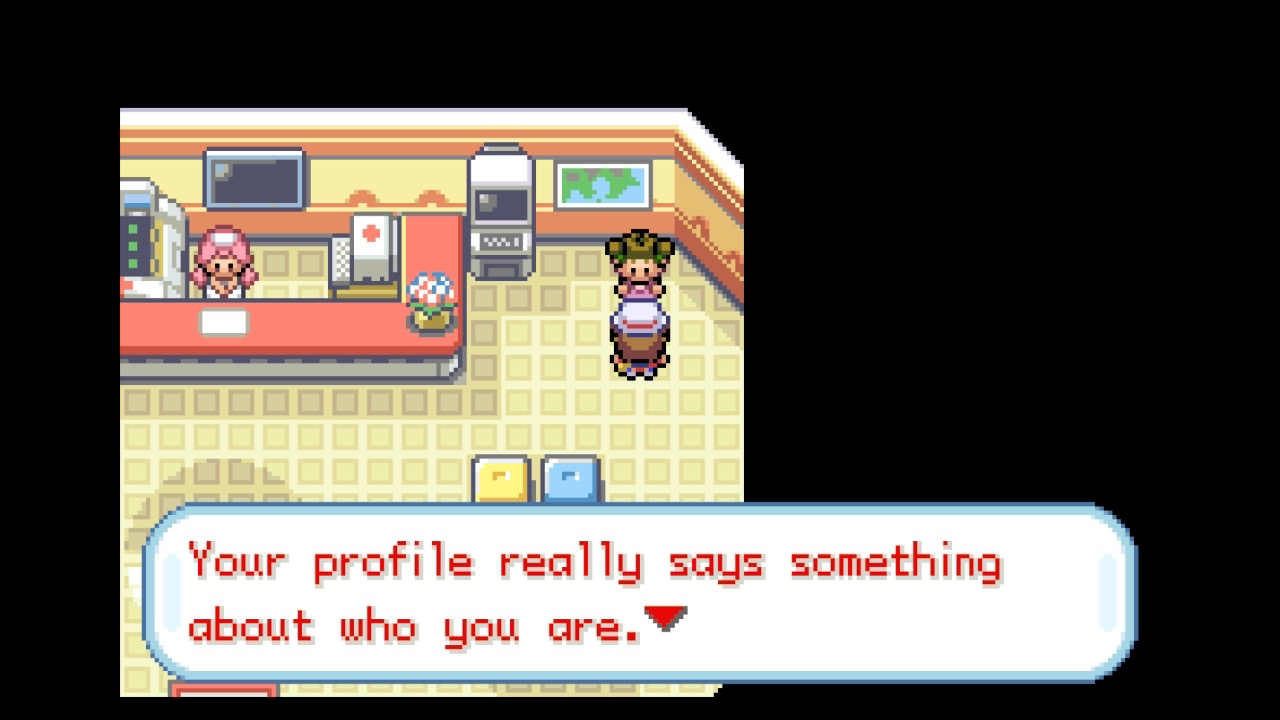Advance dialogue with the red arrow
The height and width of the screenshot is (720, 1280).
pos(665,619)
